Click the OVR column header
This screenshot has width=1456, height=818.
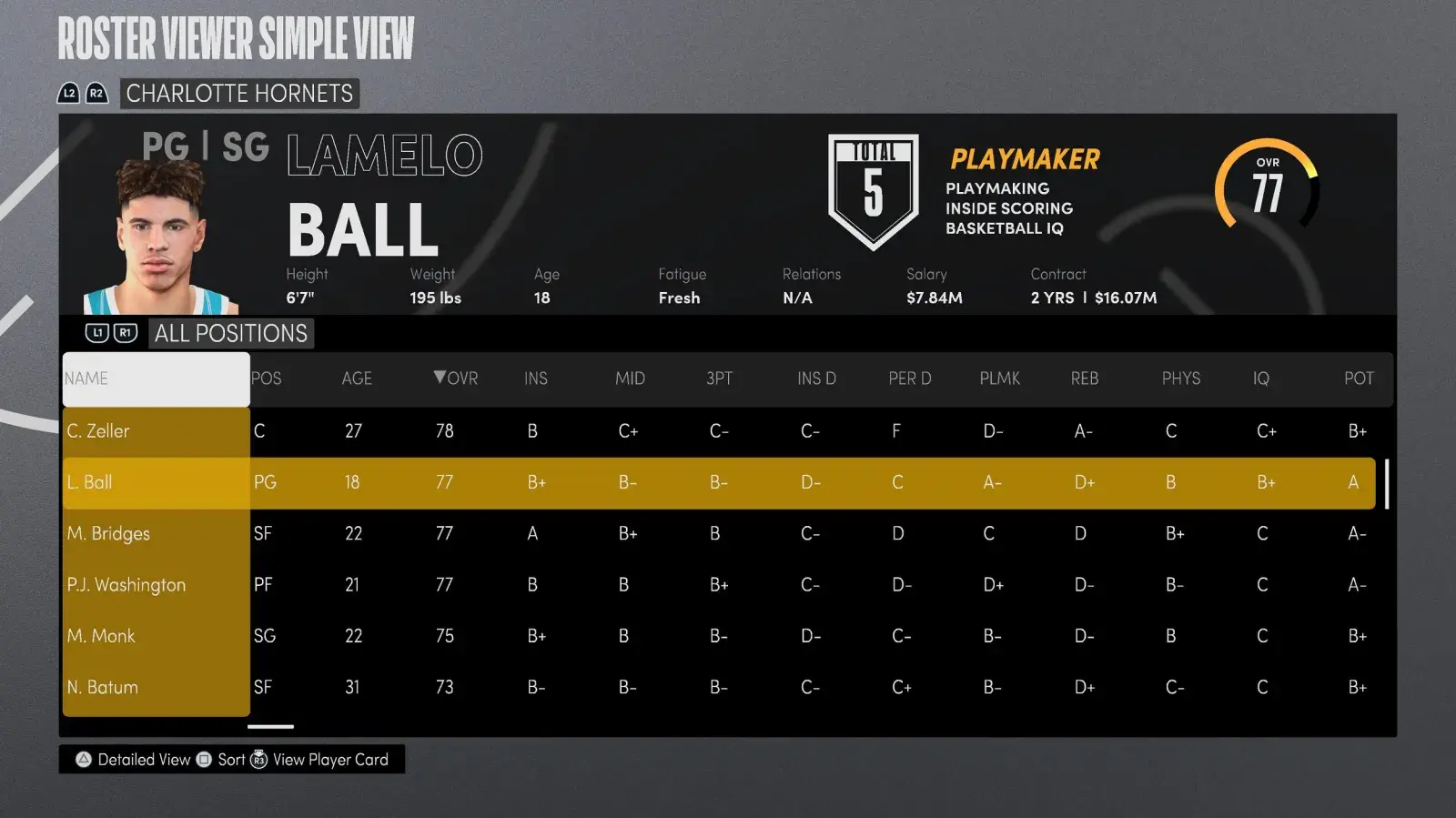coord(456,379)
